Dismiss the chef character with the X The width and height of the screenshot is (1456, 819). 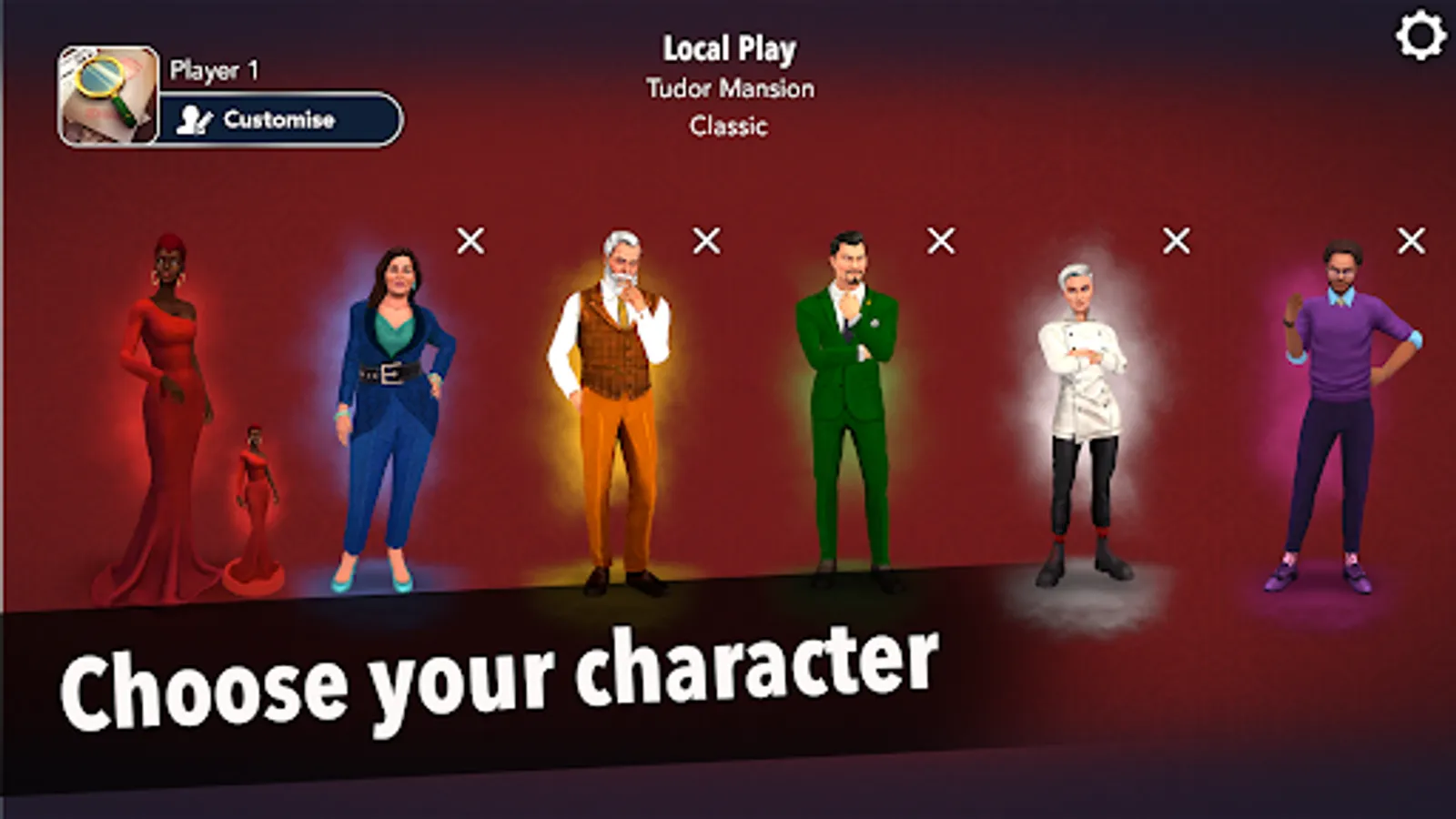[x=1174, y=241]
